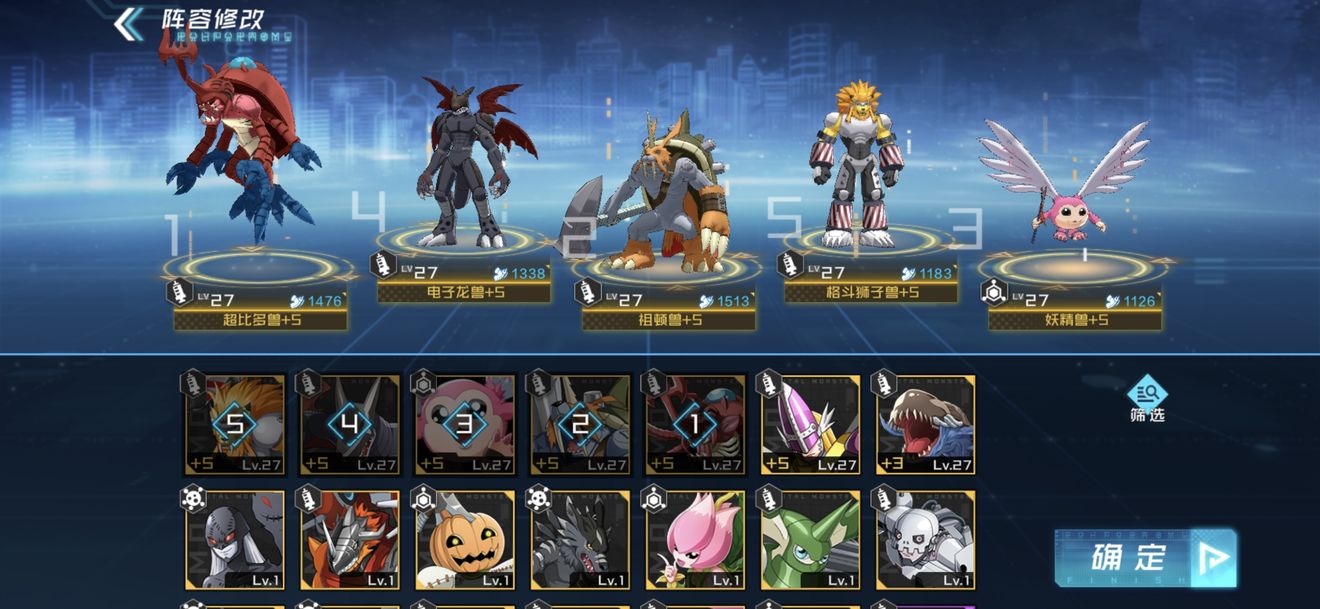Select the dark dragon card marked 4

pyautogui.click(x=350, y=424)
